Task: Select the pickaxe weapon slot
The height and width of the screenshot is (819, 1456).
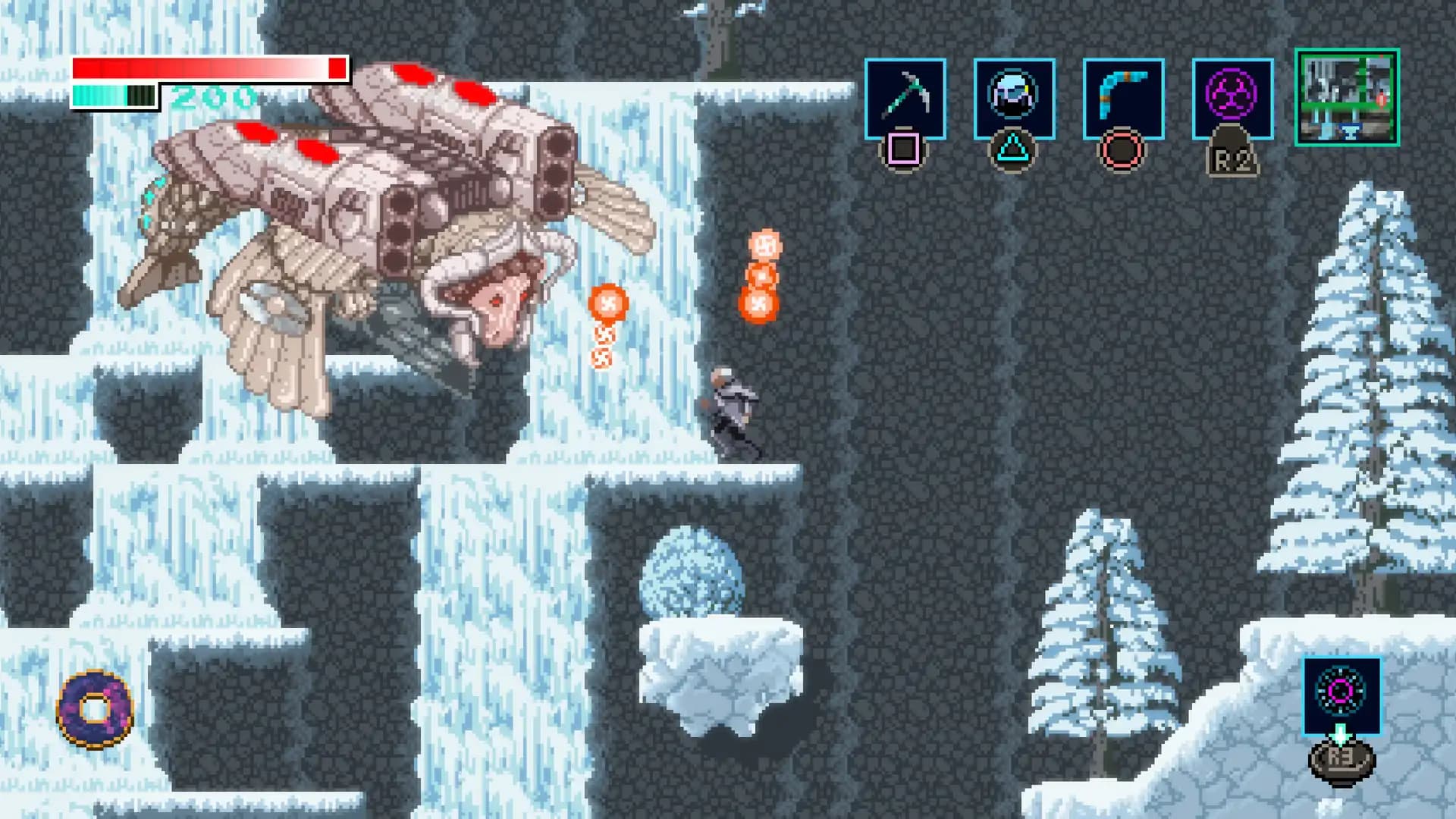Action: pyautogui.click(x=905, y=99)
